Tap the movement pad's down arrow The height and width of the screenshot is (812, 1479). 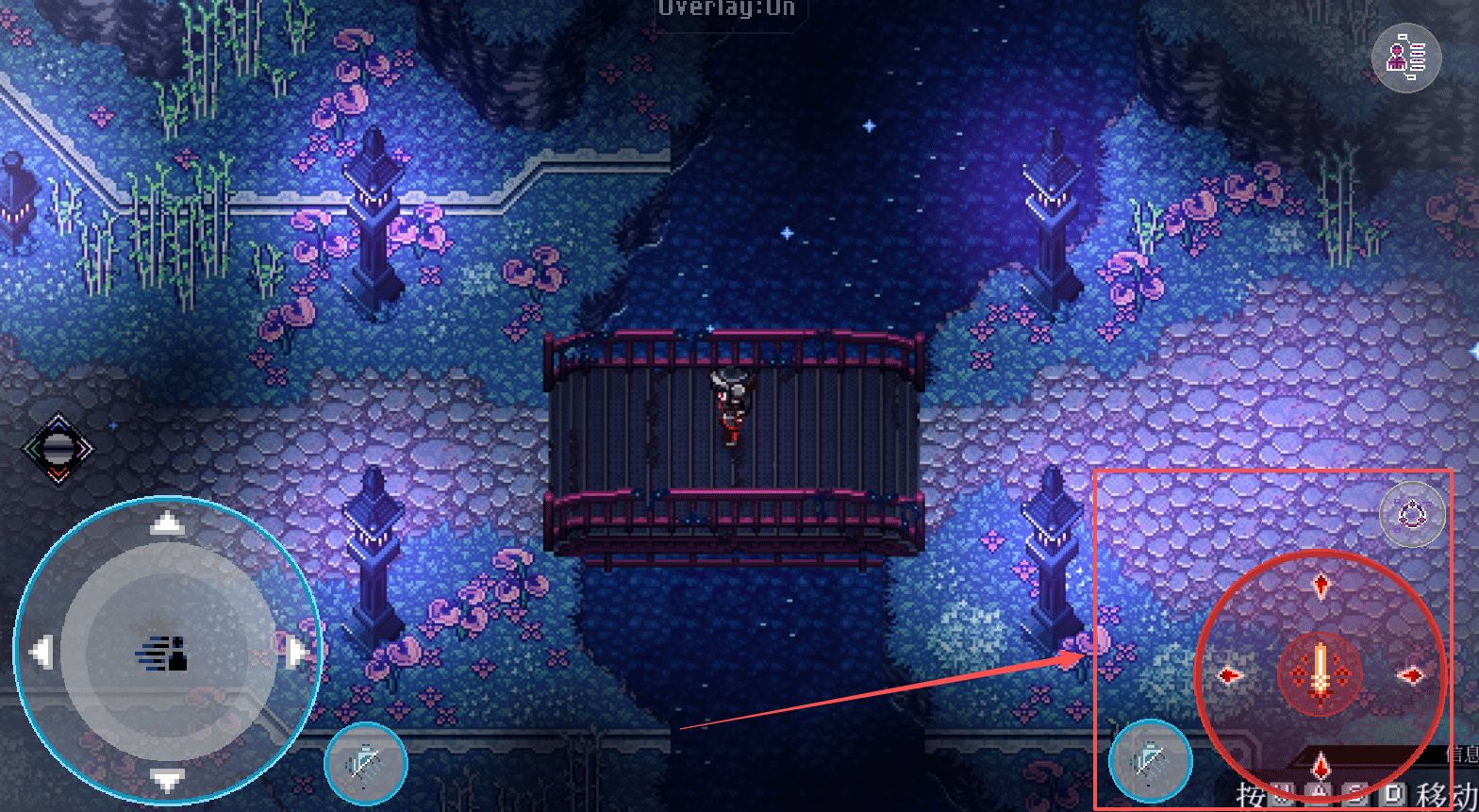167,779
